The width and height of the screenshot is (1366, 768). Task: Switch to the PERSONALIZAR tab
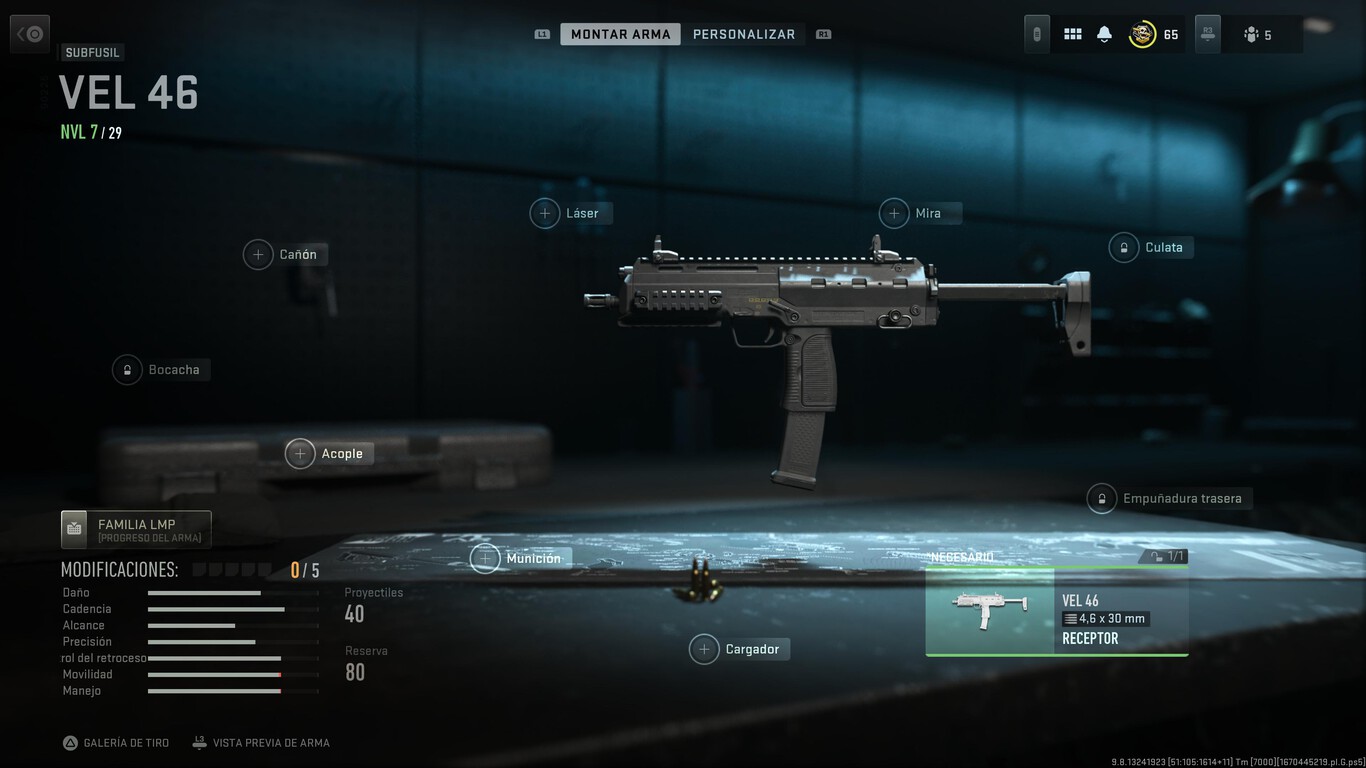pyautogui.click(x=744, y=33)
